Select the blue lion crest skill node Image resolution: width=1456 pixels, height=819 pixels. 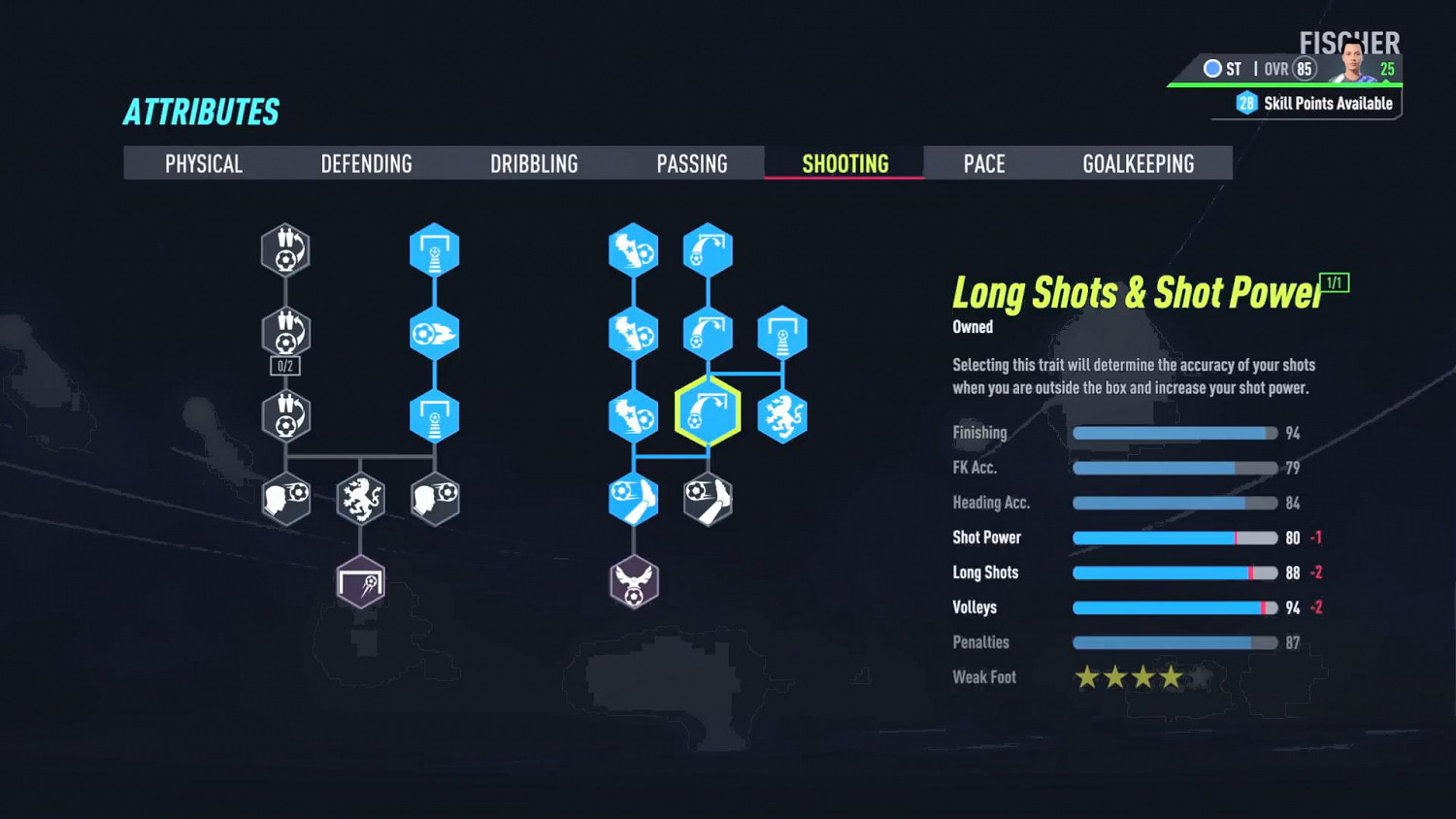(x=781, y=416)
